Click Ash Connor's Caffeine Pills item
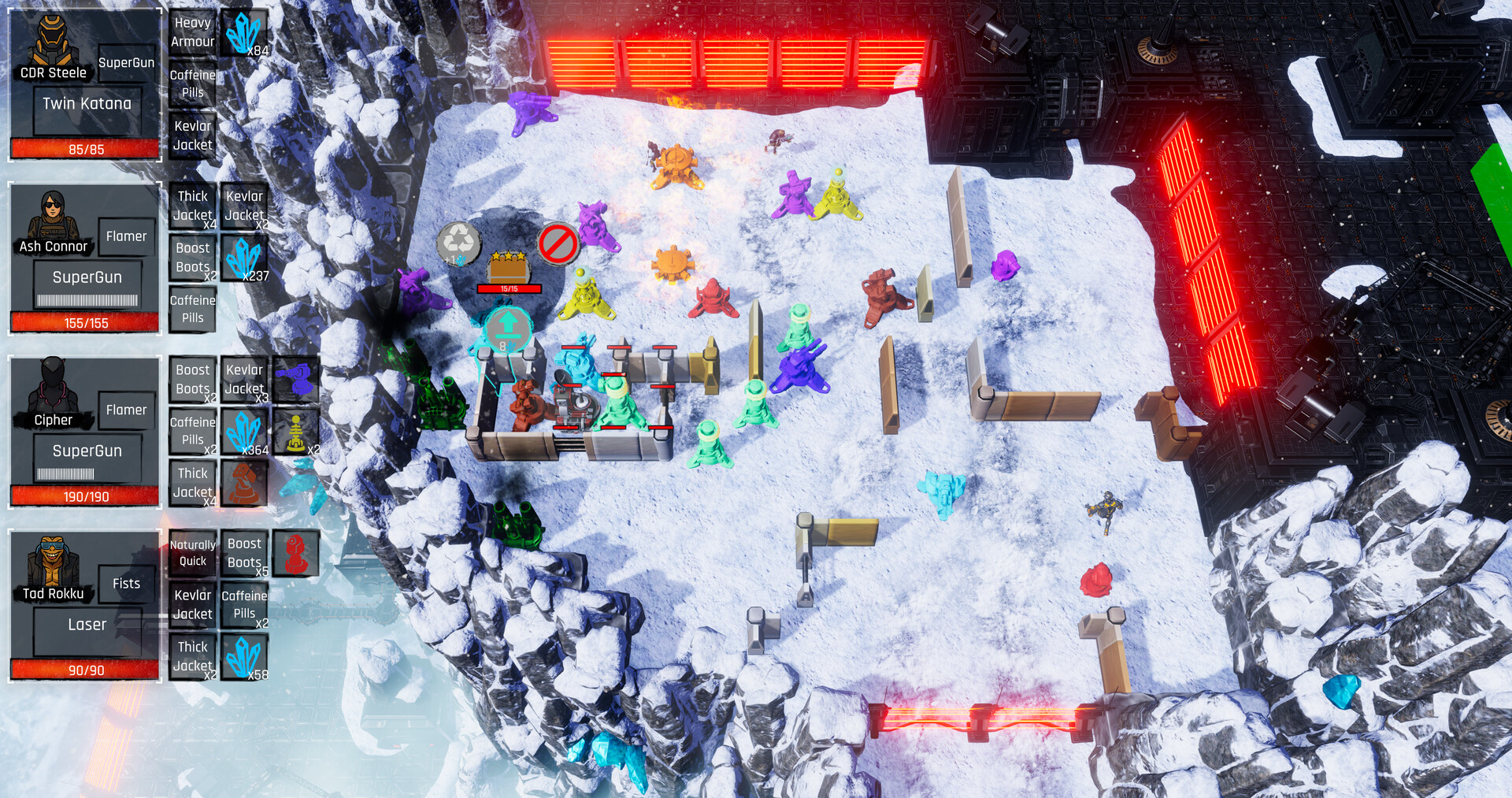This screenshot has height=798, width=1512. (x=192, y=309)
